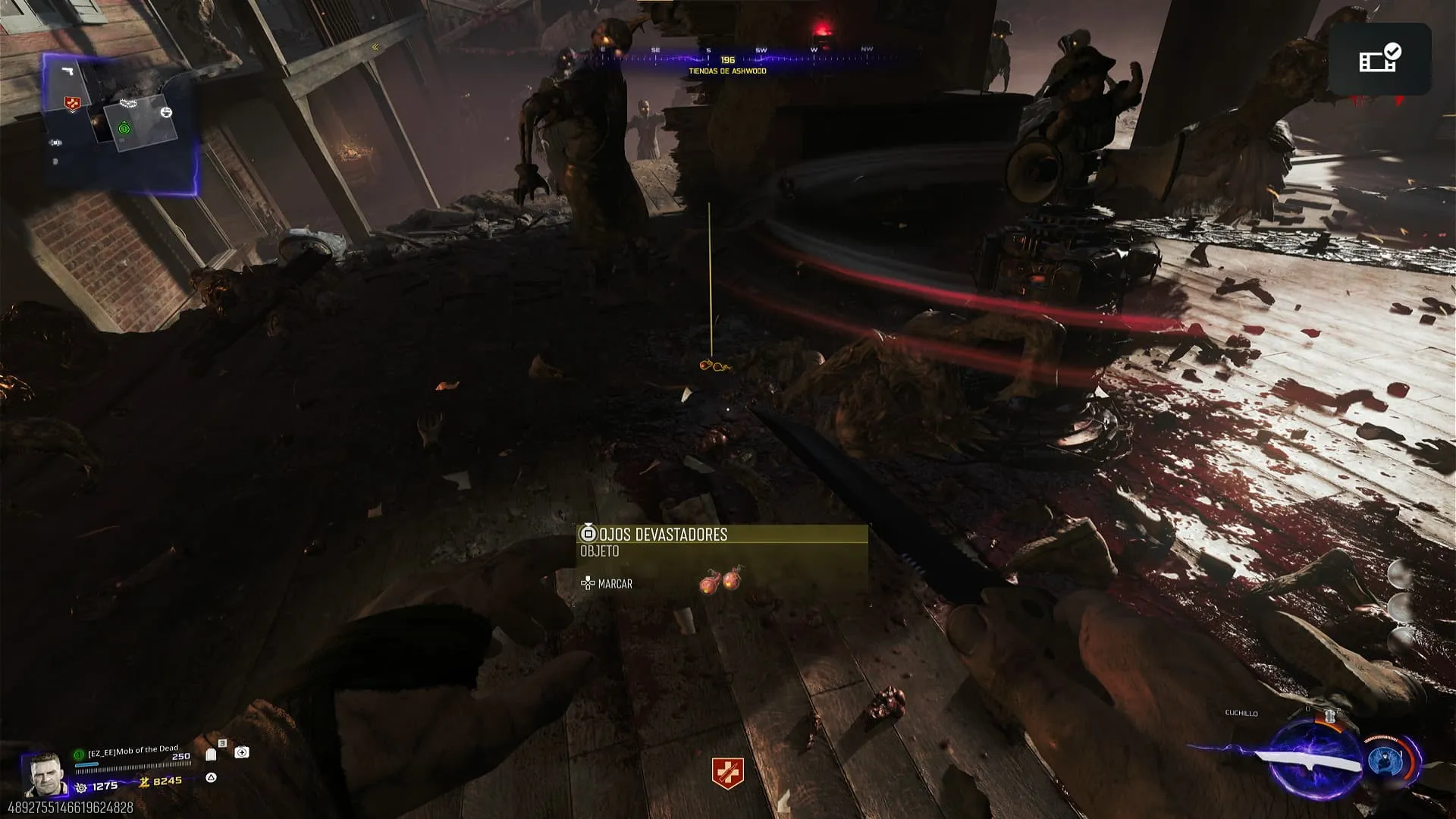This screenshot has width=1456, height=819.
Task: Select the green player marker on minimap
Action: [x=124, y=129]
